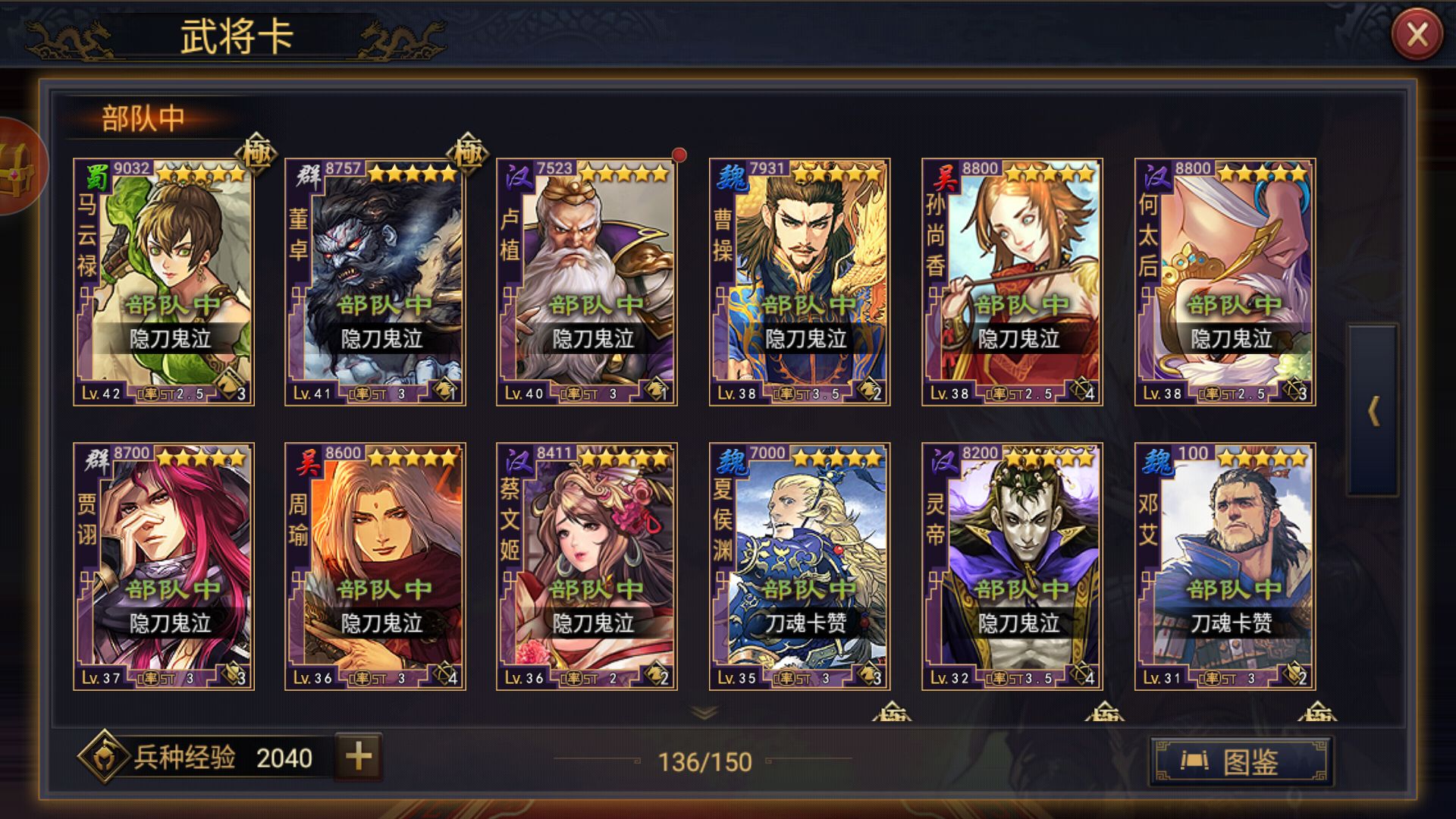This screenshot has height=819, width=1456.
Task: Select the 何太后 general card
Action: click(1225, 282)
